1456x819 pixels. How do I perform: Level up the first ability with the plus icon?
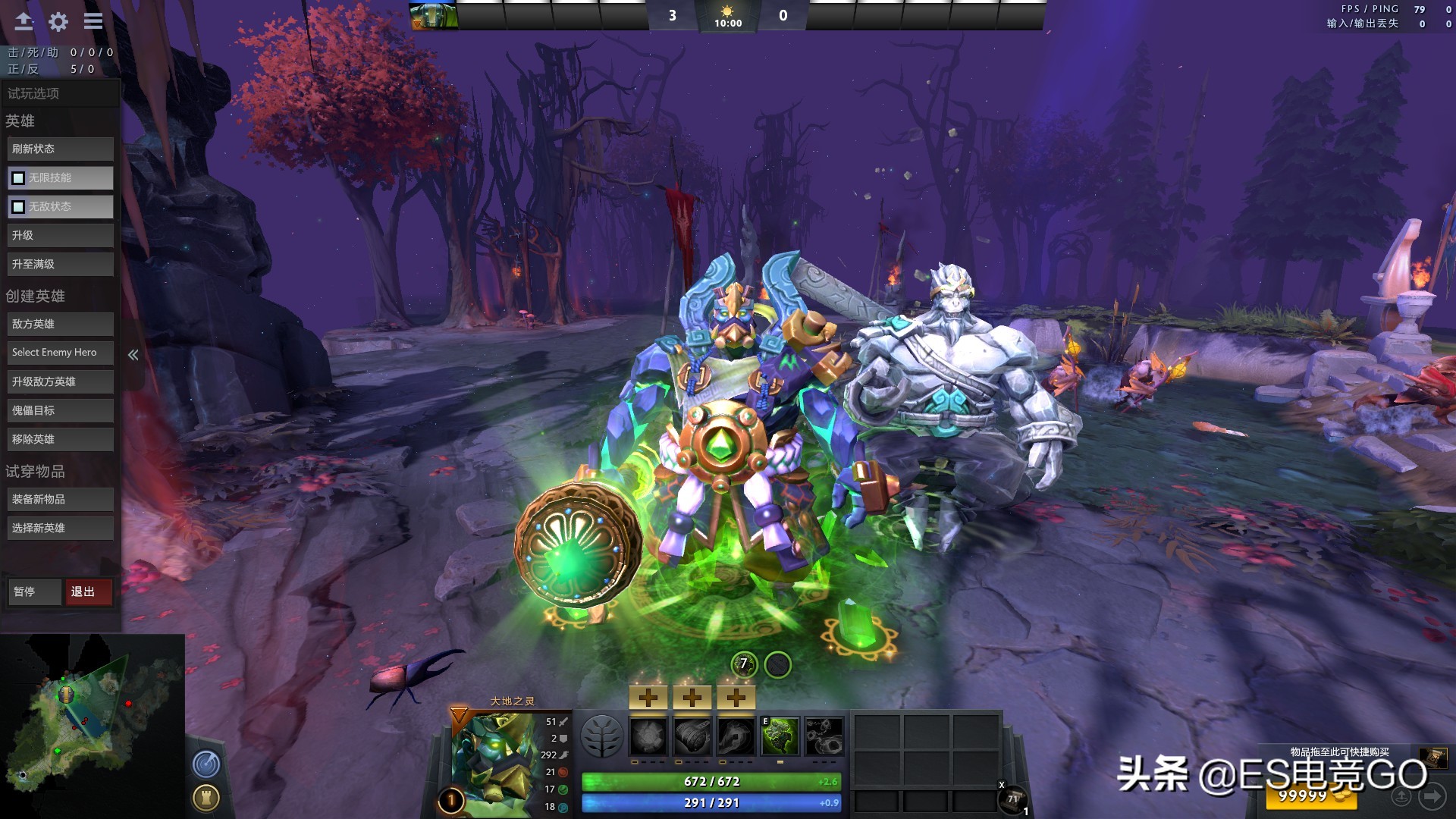click(x=648, y=697)
